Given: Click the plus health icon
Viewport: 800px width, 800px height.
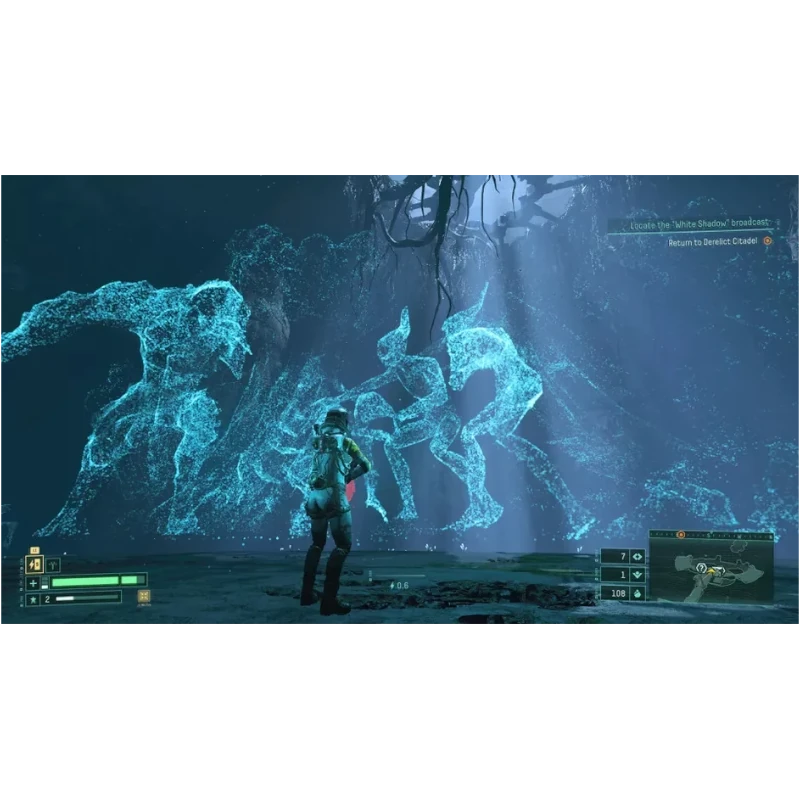Looking at the screenshot, I should point(33,582).
